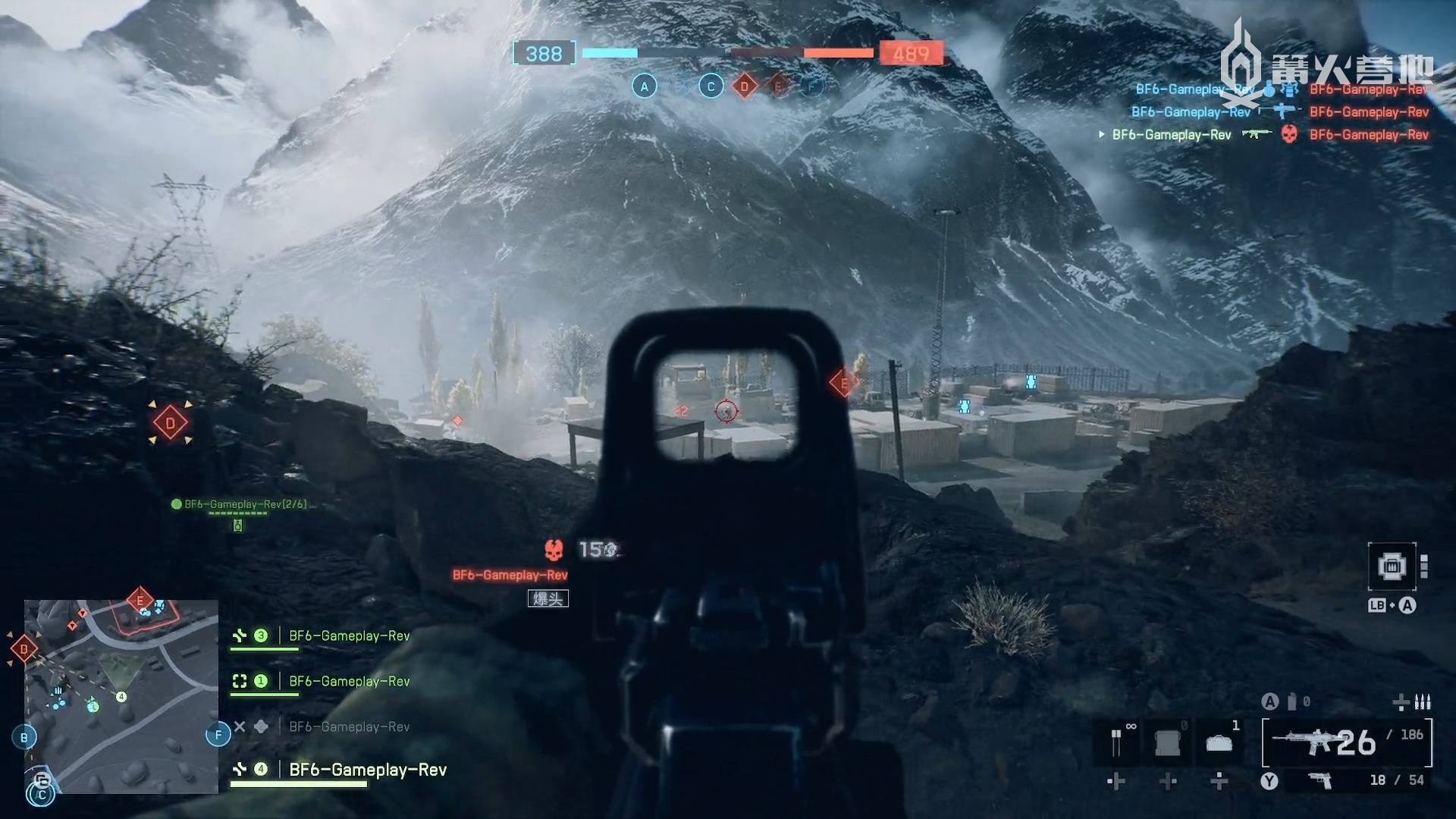Screen dimensions: 1456x819
Task: Select the gadget slot with infinity symbol
Action: pos(1117,741)
